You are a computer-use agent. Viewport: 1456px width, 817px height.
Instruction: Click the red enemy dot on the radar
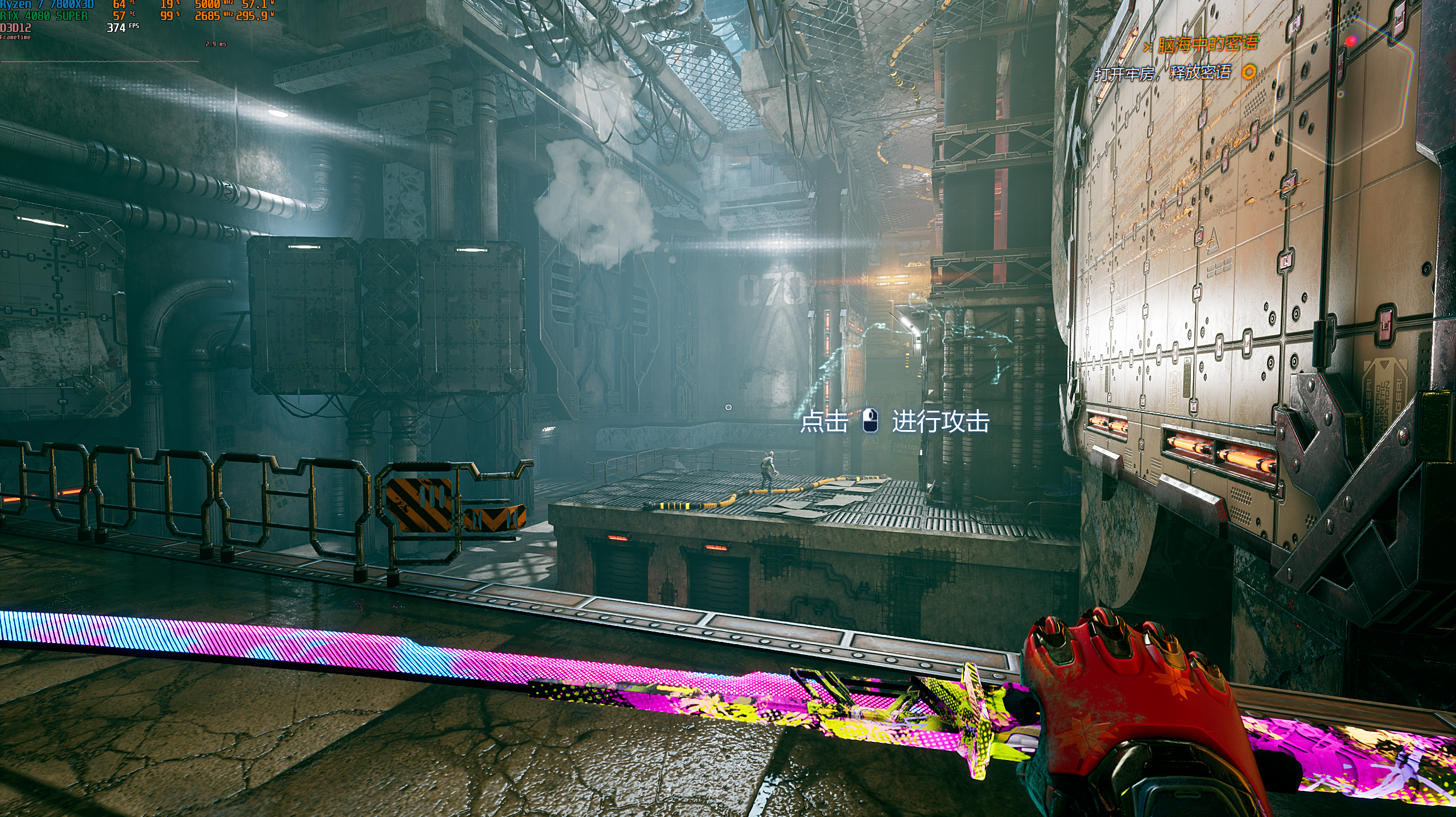(1351, 41)
